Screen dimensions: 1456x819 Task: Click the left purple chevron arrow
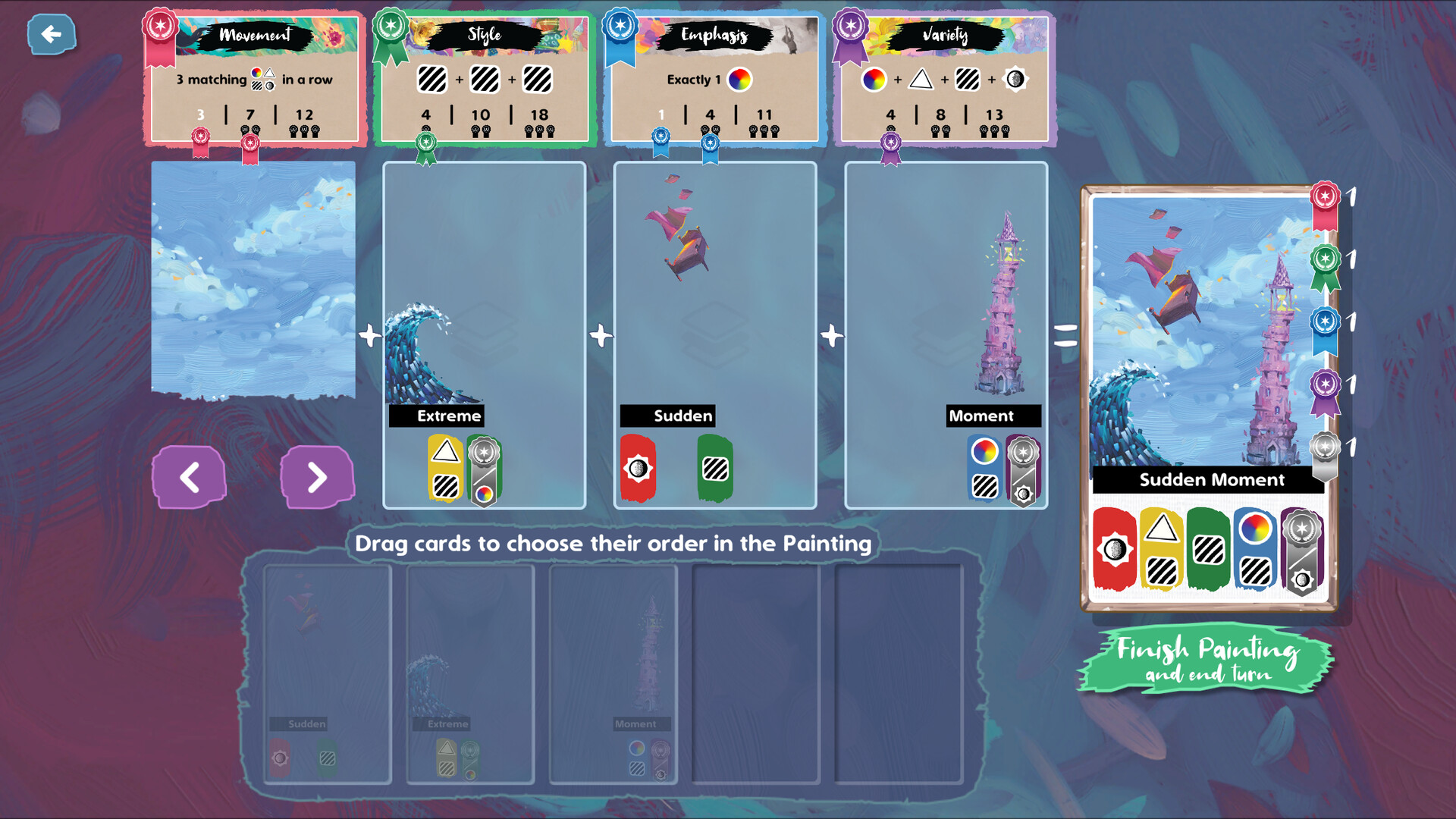point(189,478)
